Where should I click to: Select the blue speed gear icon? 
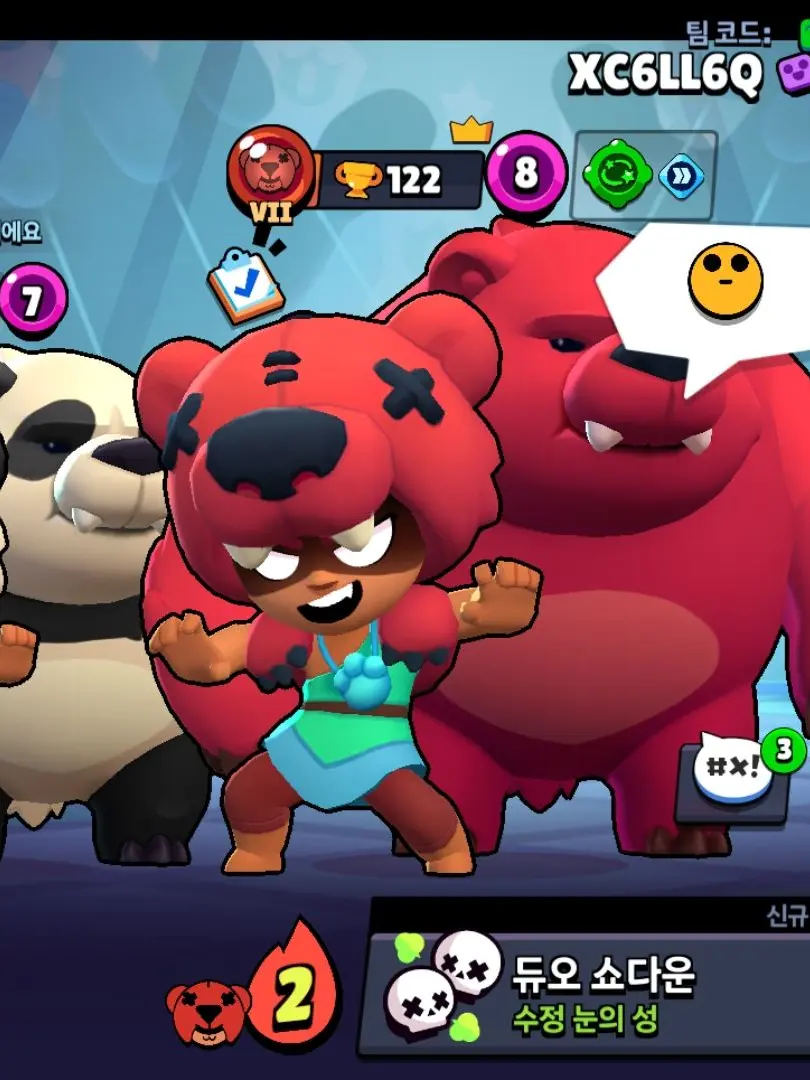pos(681,176)
